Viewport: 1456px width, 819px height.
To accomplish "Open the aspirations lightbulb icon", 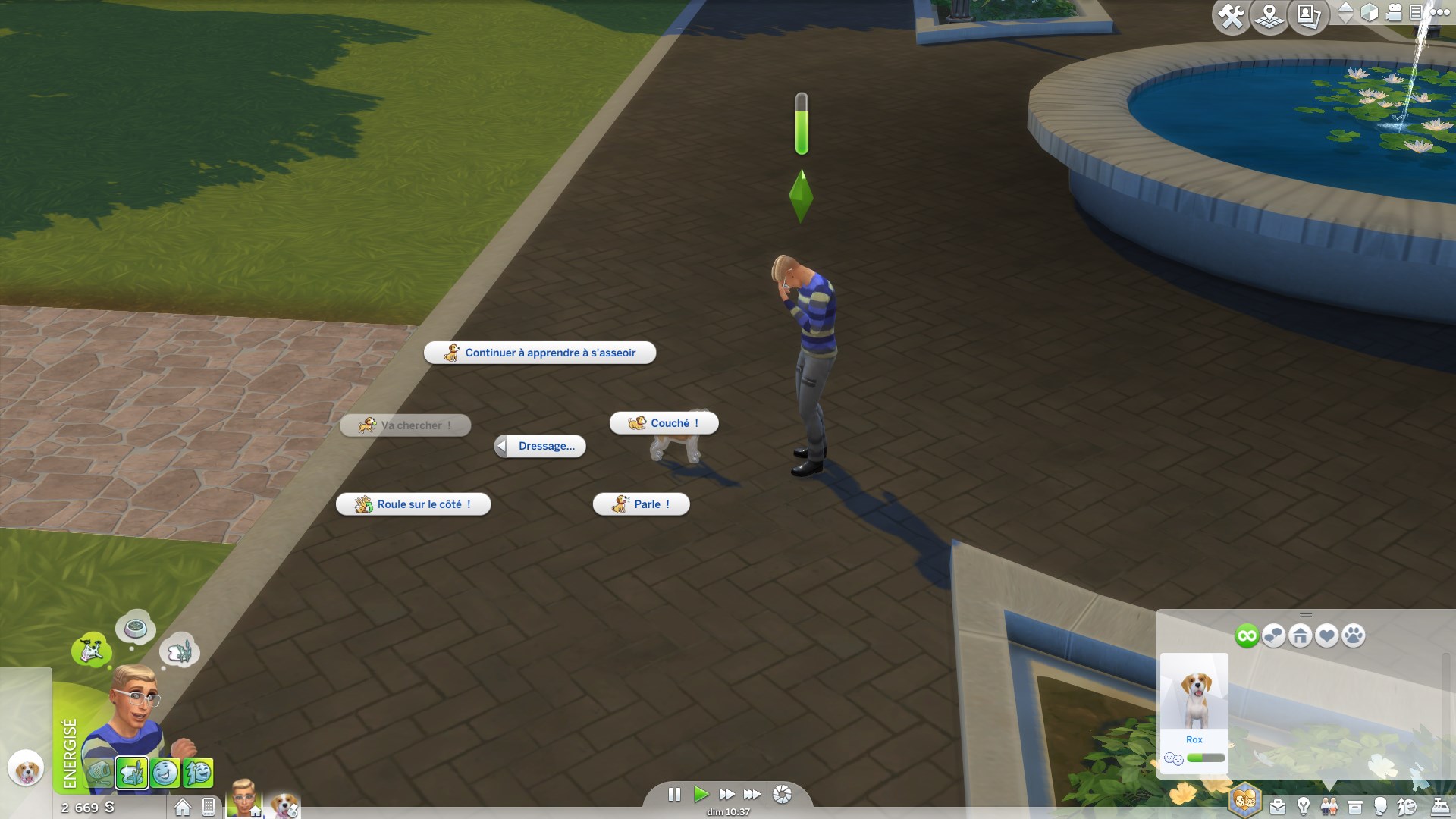I will pos(1302,806).
